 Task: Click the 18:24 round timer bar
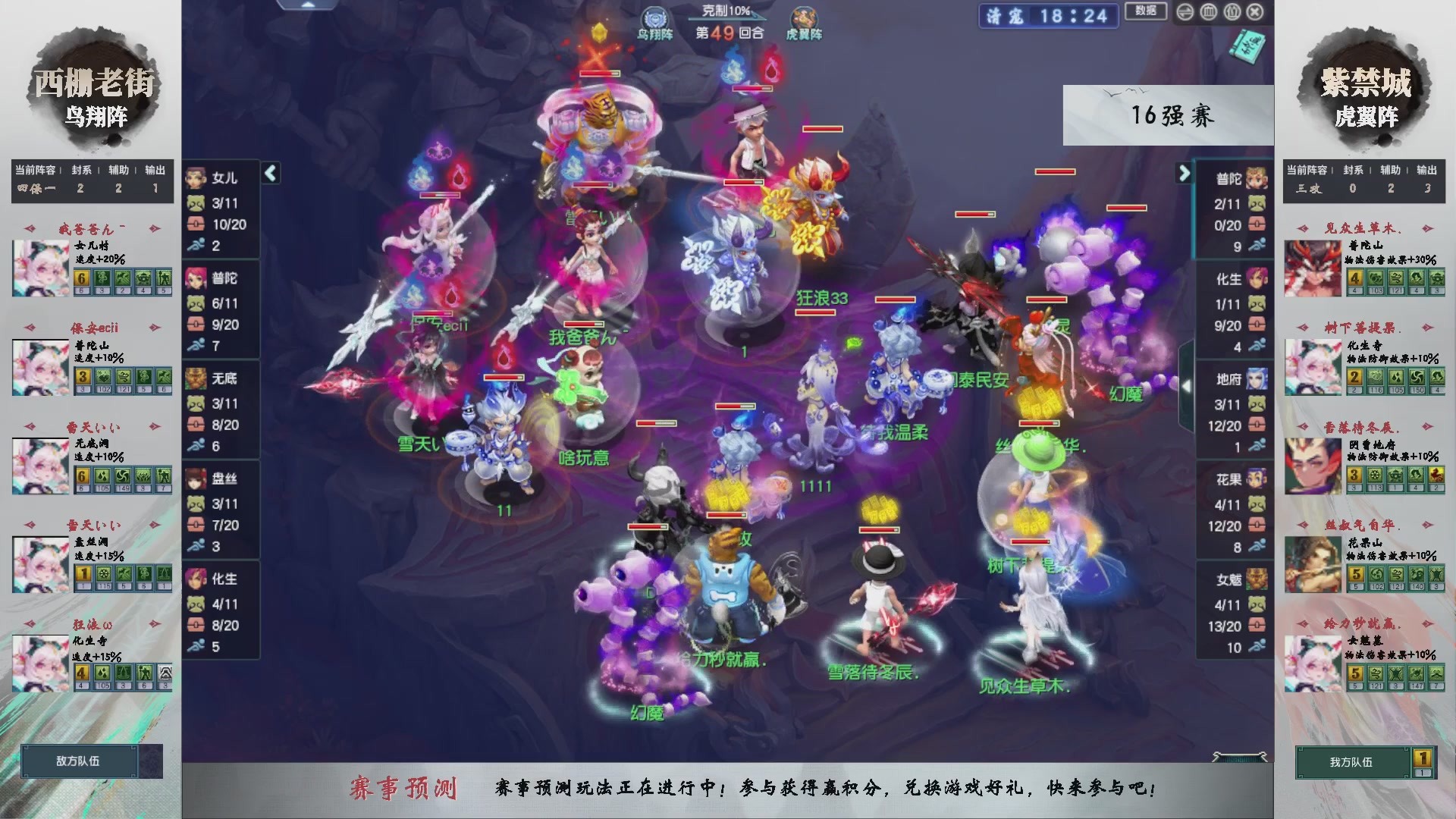click(x=1049, y=17)
